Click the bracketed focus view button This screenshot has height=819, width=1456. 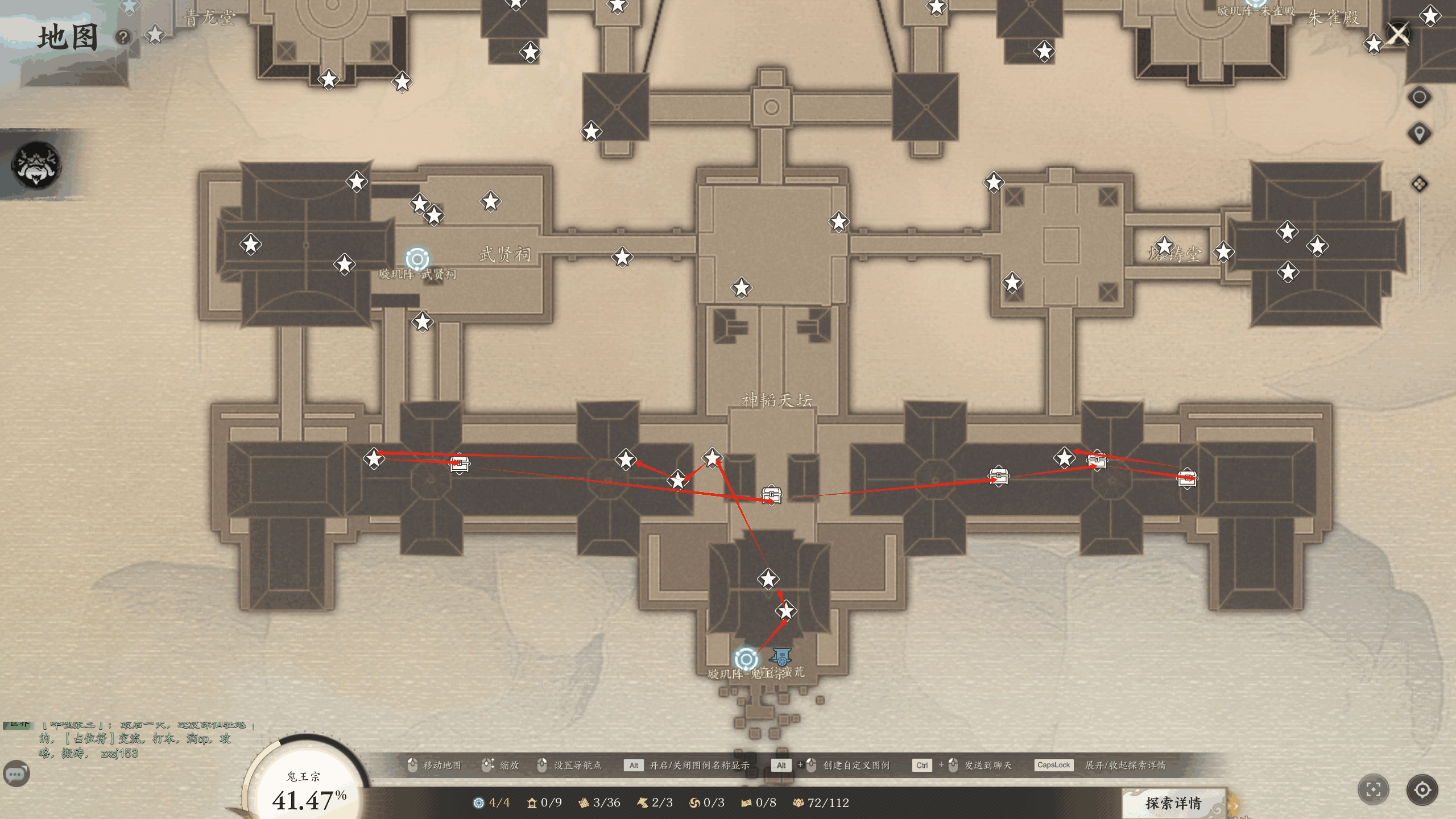(x=1374, y=789)
